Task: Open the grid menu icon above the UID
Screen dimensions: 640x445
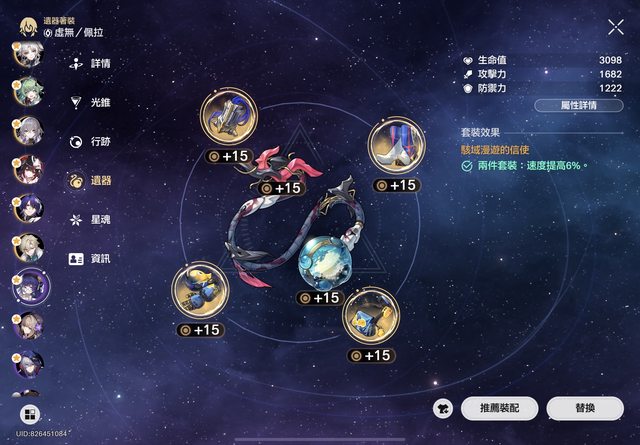Action: 29,413
